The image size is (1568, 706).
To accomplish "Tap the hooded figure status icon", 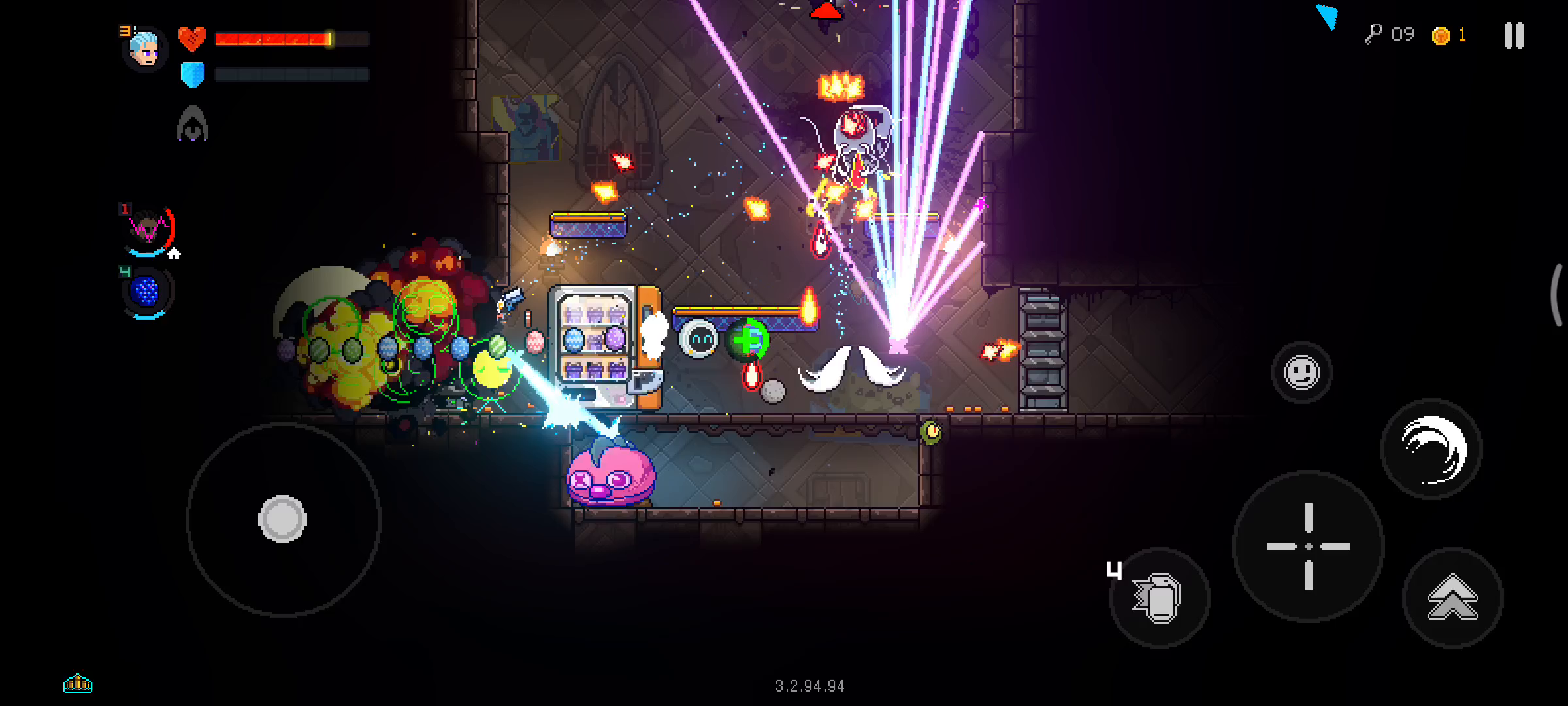I will pos(192,124).
